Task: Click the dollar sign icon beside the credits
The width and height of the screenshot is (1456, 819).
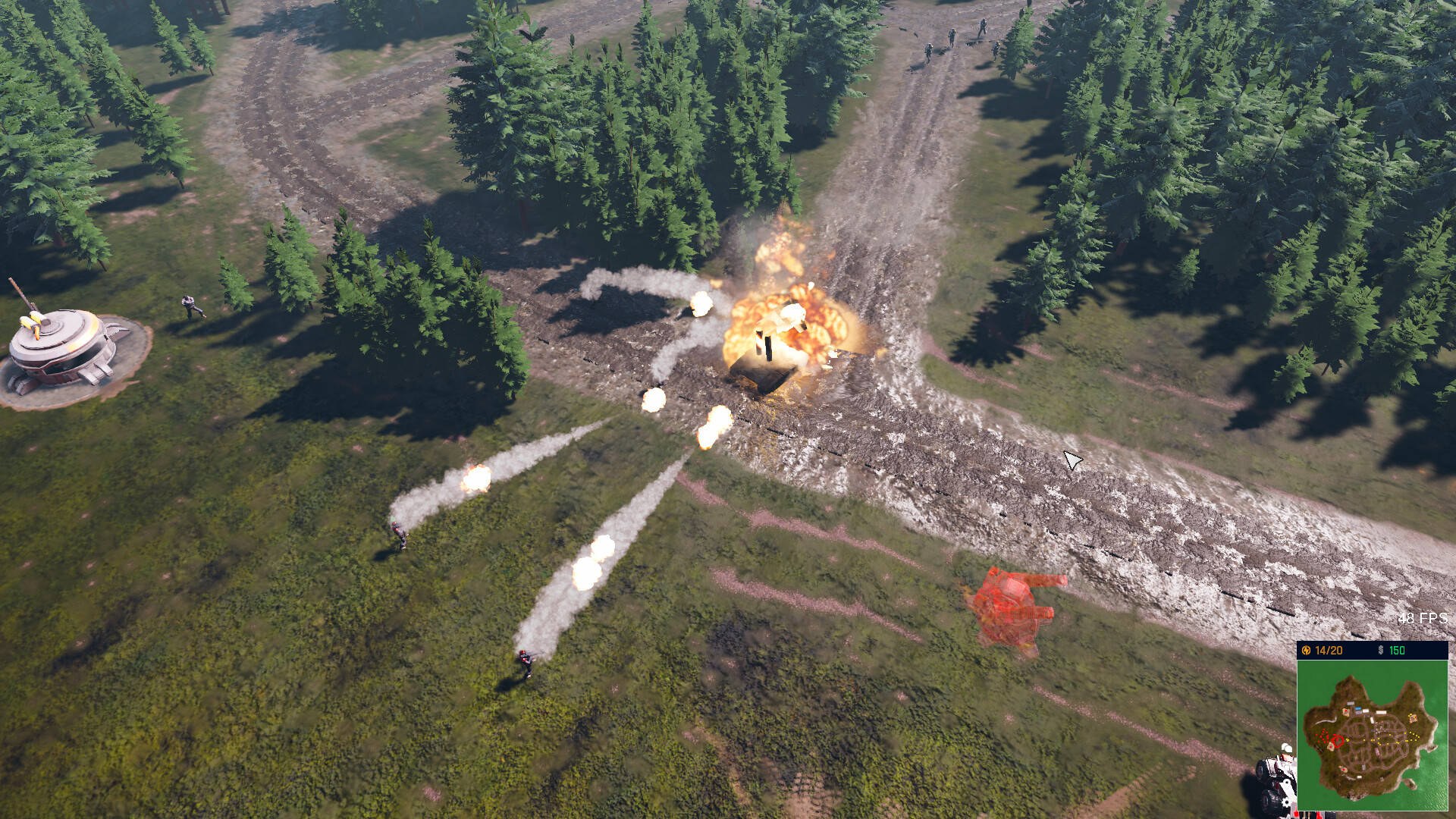Action: pyautogui.click(x=1380, y=649)
